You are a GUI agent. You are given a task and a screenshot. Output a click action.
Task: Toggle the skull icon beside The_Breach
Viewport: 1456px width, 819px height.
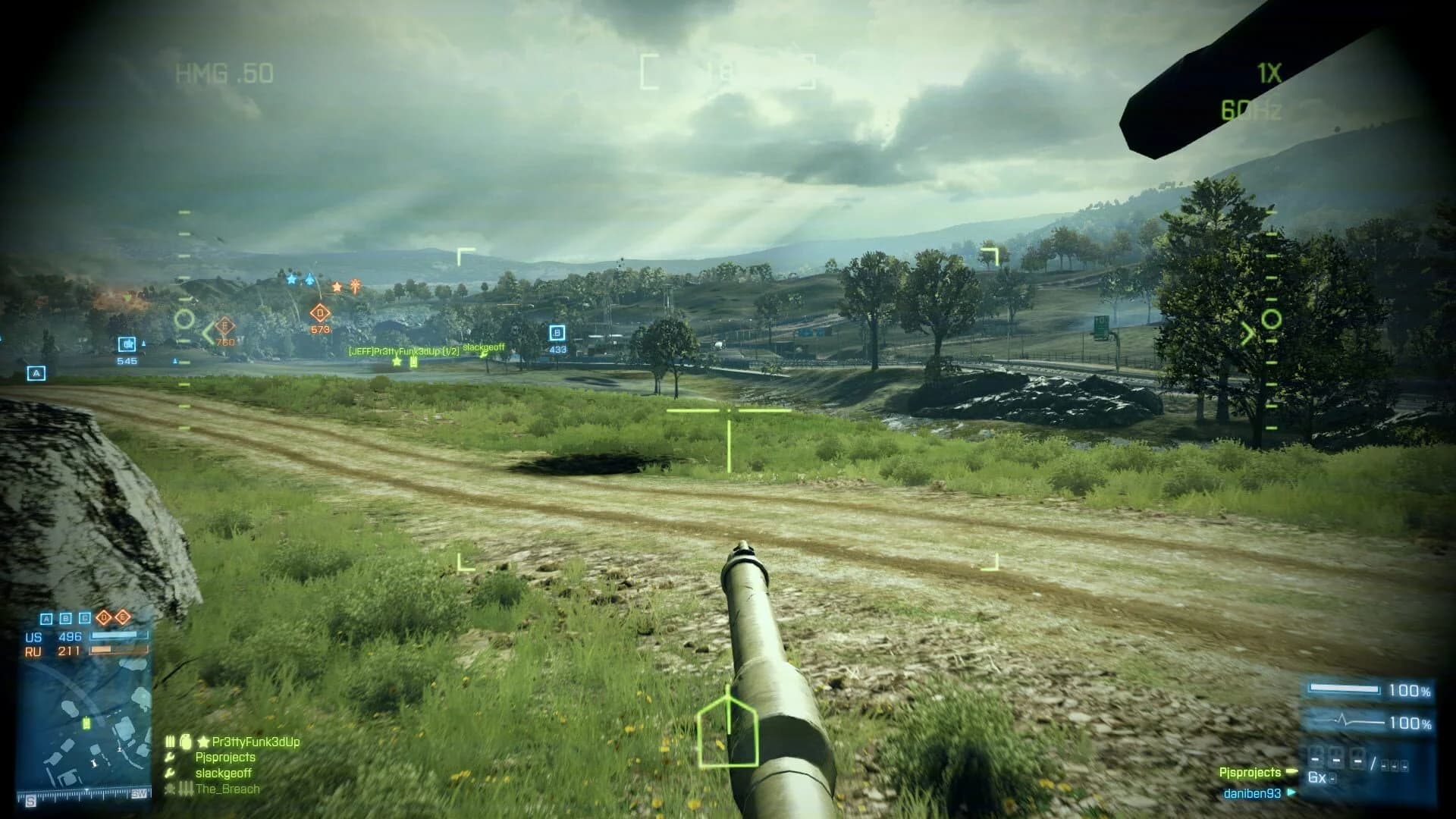[x=169, y=789]
